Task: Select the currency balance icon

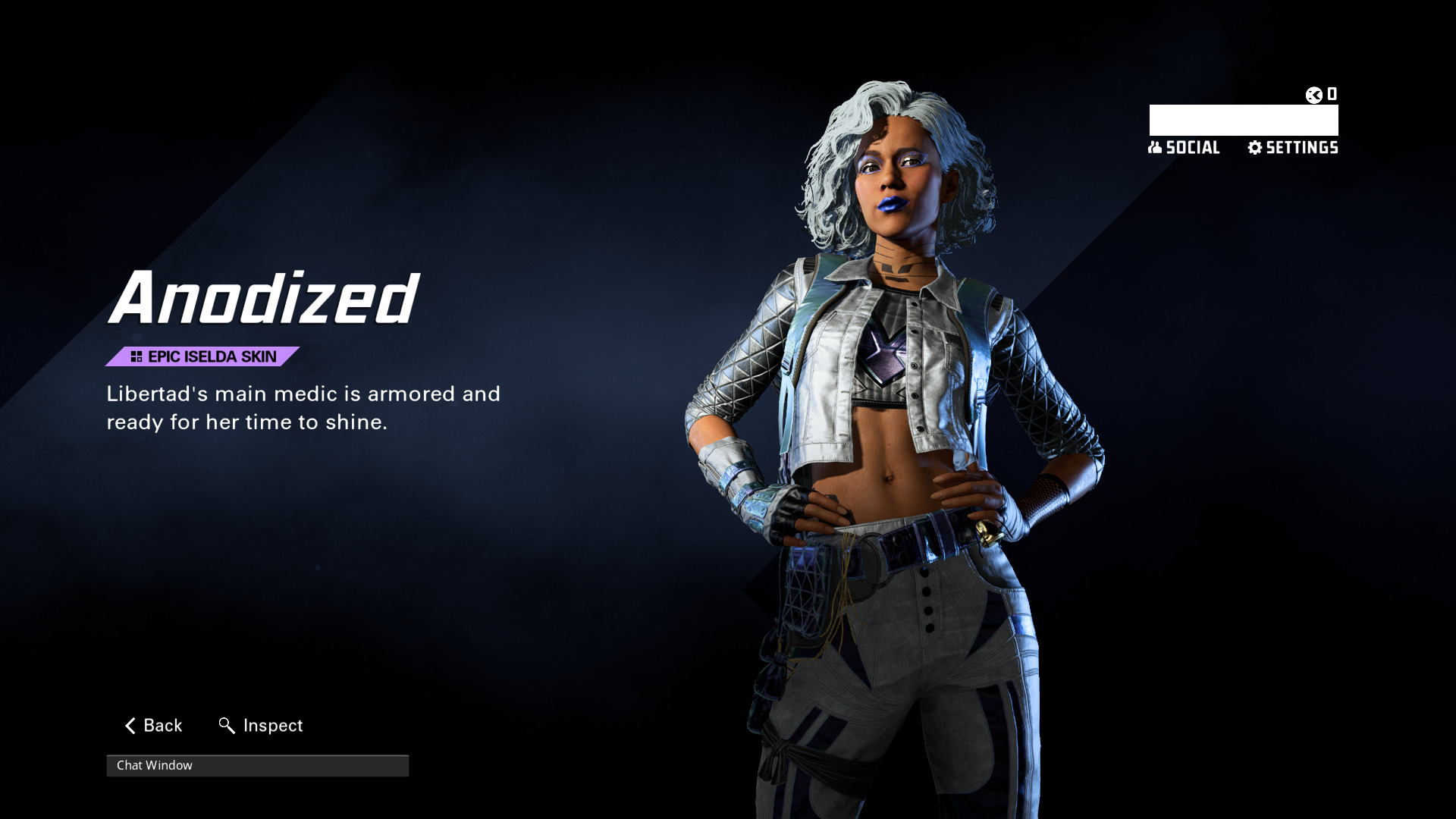Action: click(x=1314, y=95)
